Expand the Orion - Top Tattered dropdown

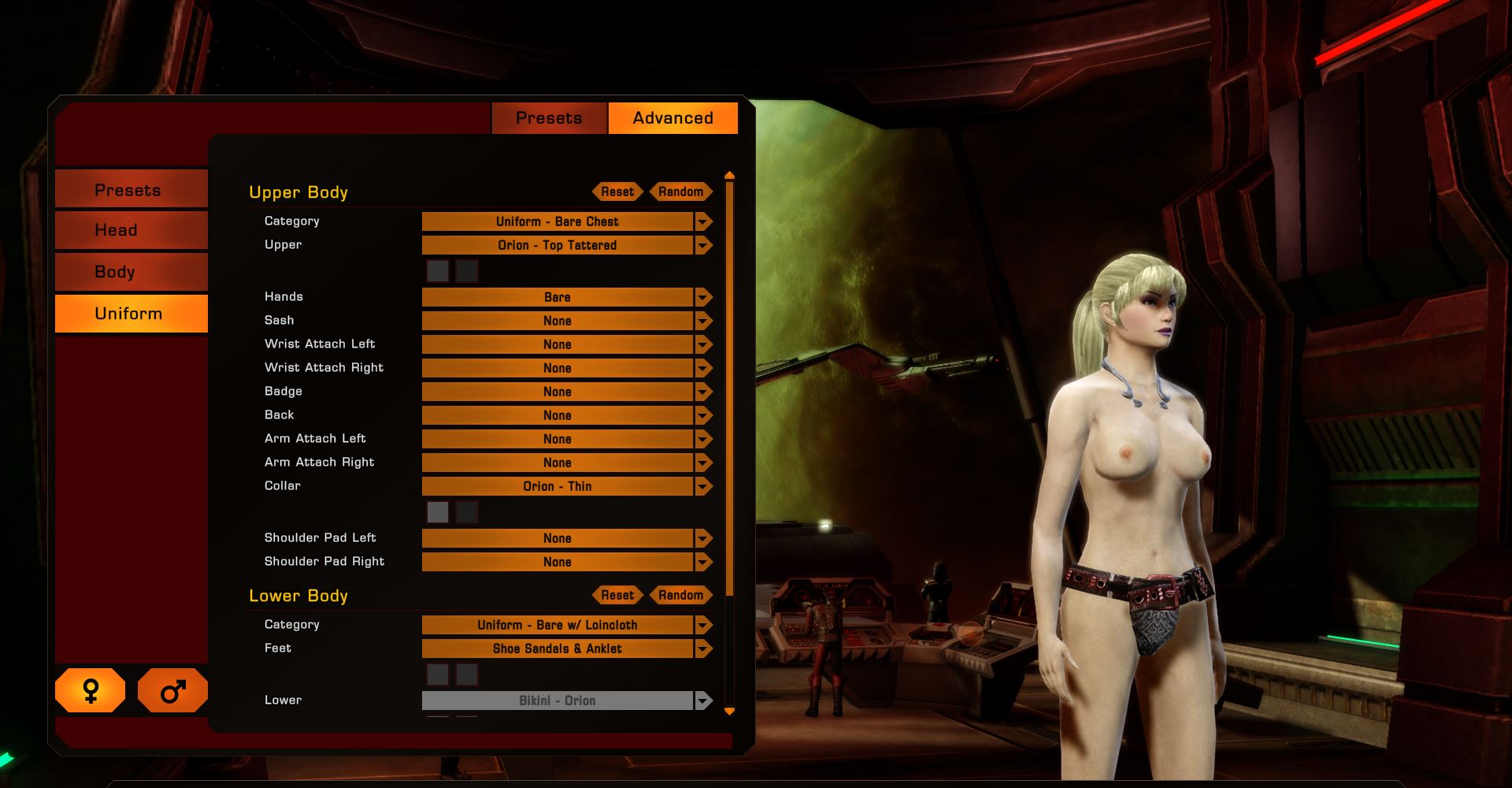(703, 245)
